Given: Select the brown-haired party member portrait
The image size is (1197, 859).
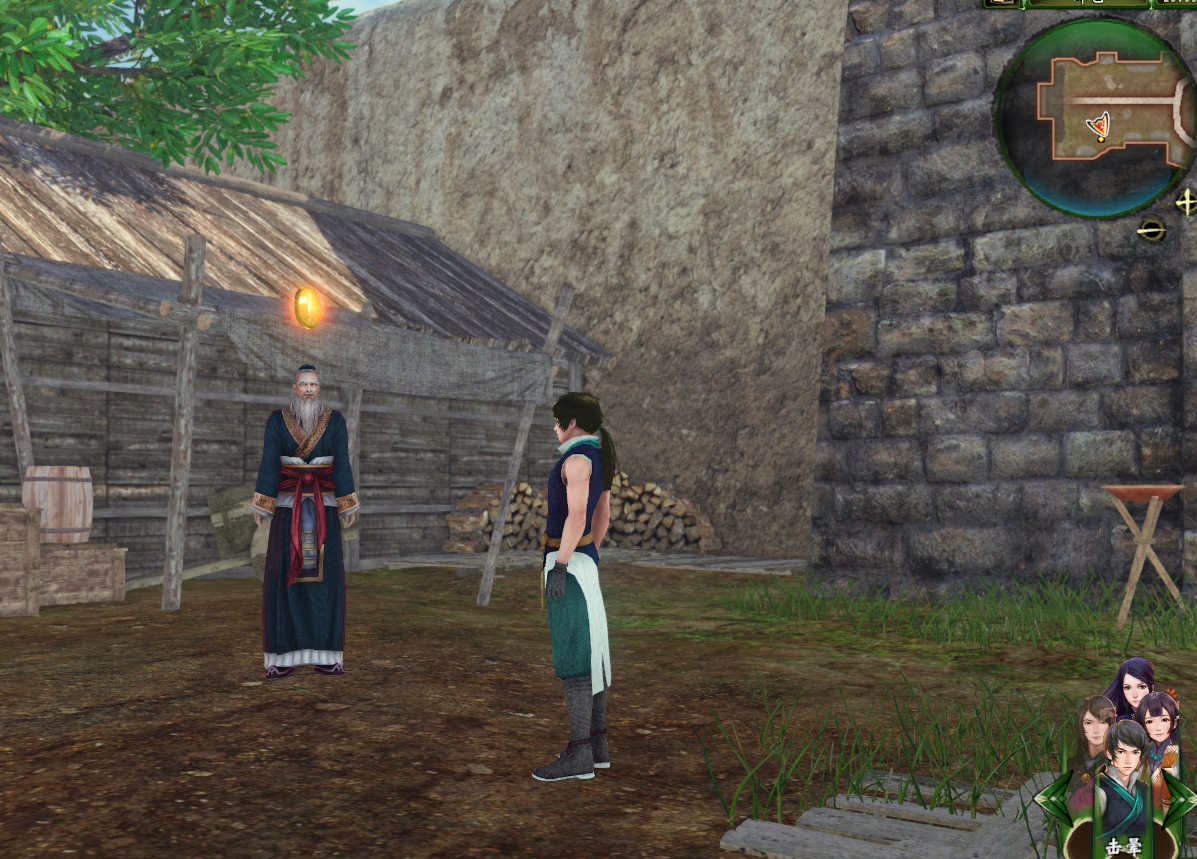Looking at the screenshot, I should tap(1093, 722).
